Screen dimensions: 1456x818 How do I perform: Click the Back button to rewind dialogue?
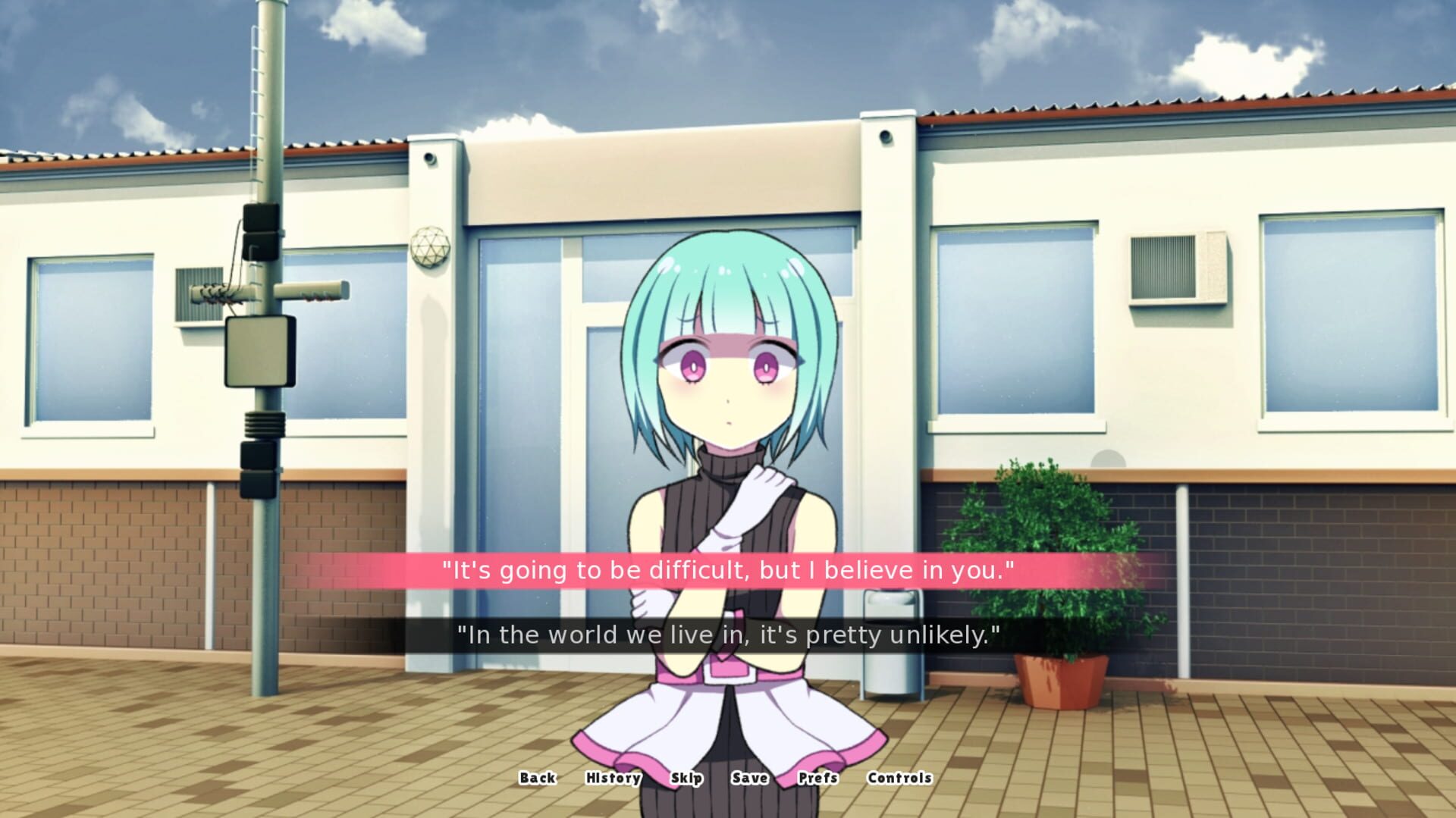pos(537,779)
